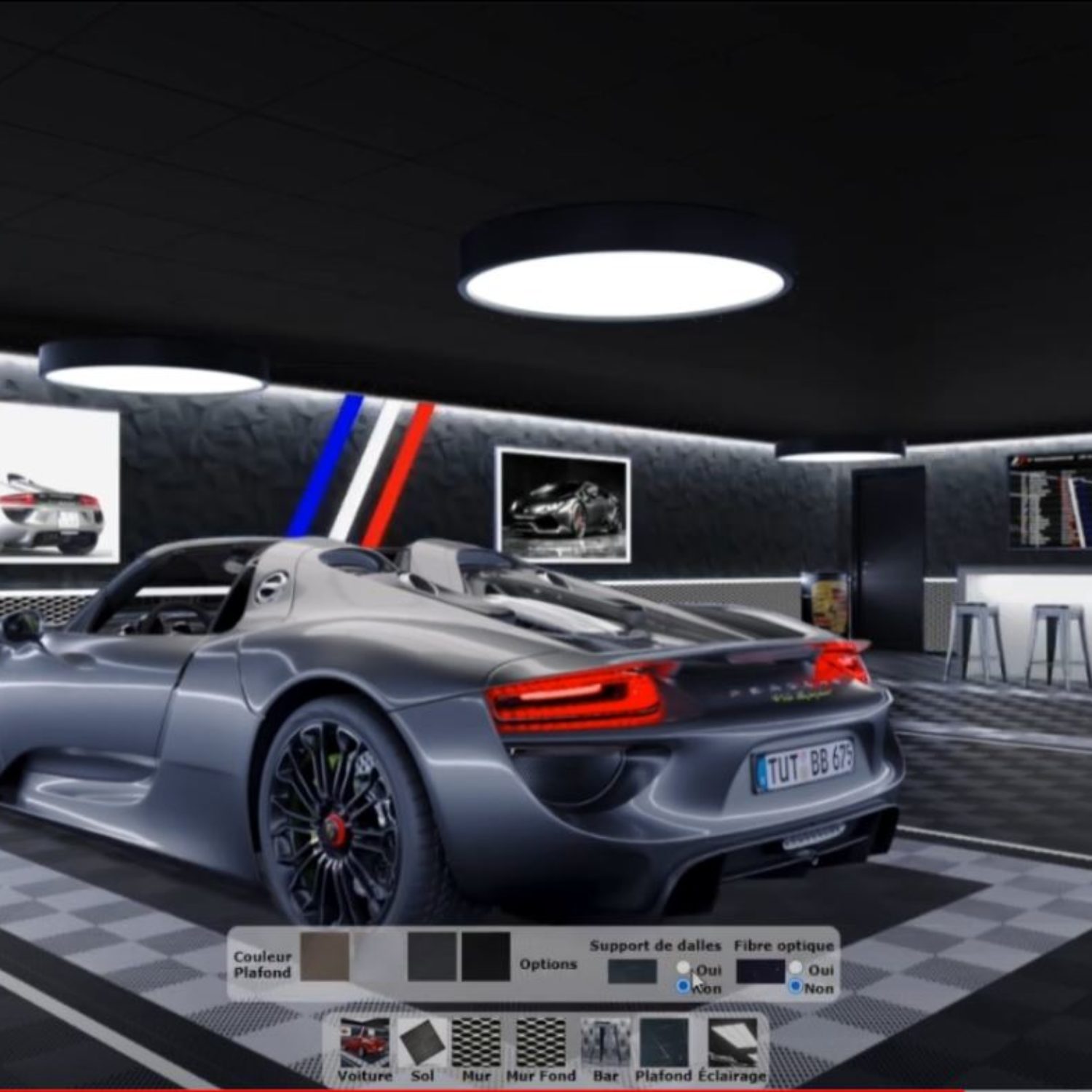Apply the black ceiling color

(486, 957)
